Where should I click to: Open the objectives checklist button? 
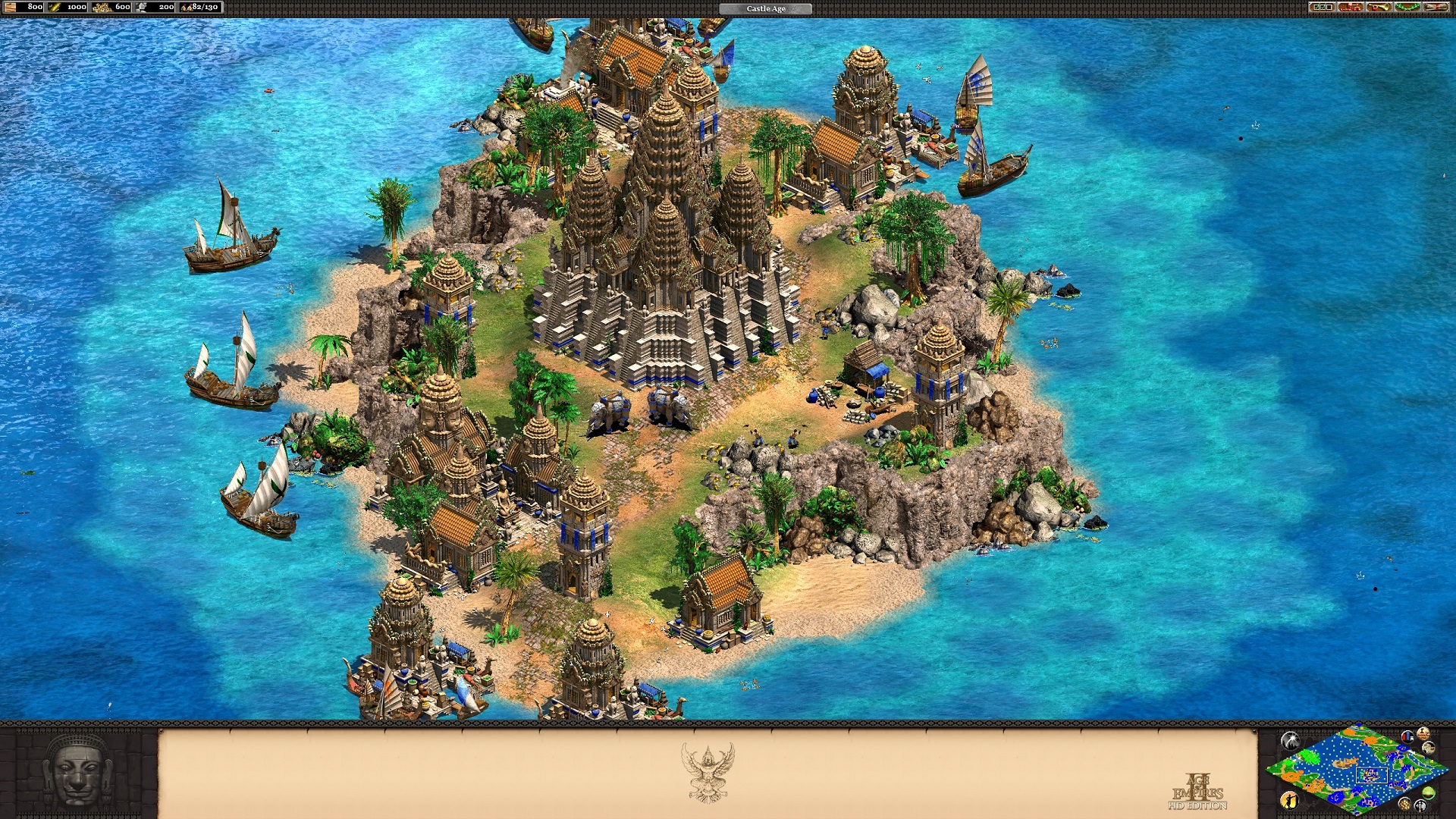pos(1322,7)
